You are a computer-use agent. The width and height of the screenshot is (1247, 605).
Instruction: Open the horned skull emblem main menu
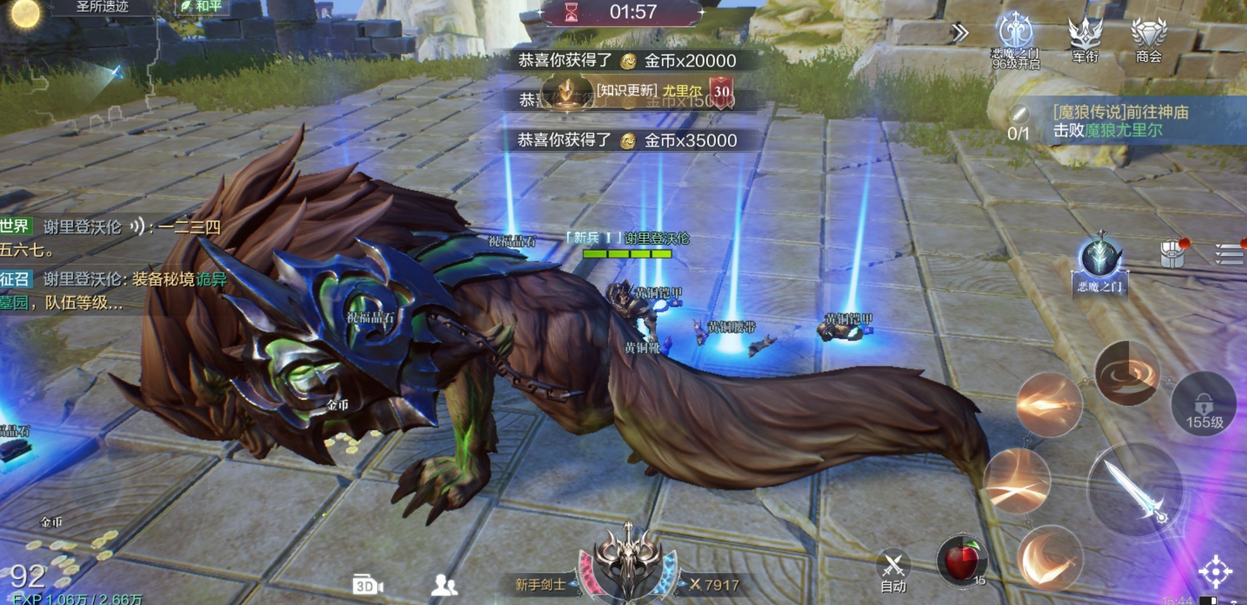pos(629,561)
